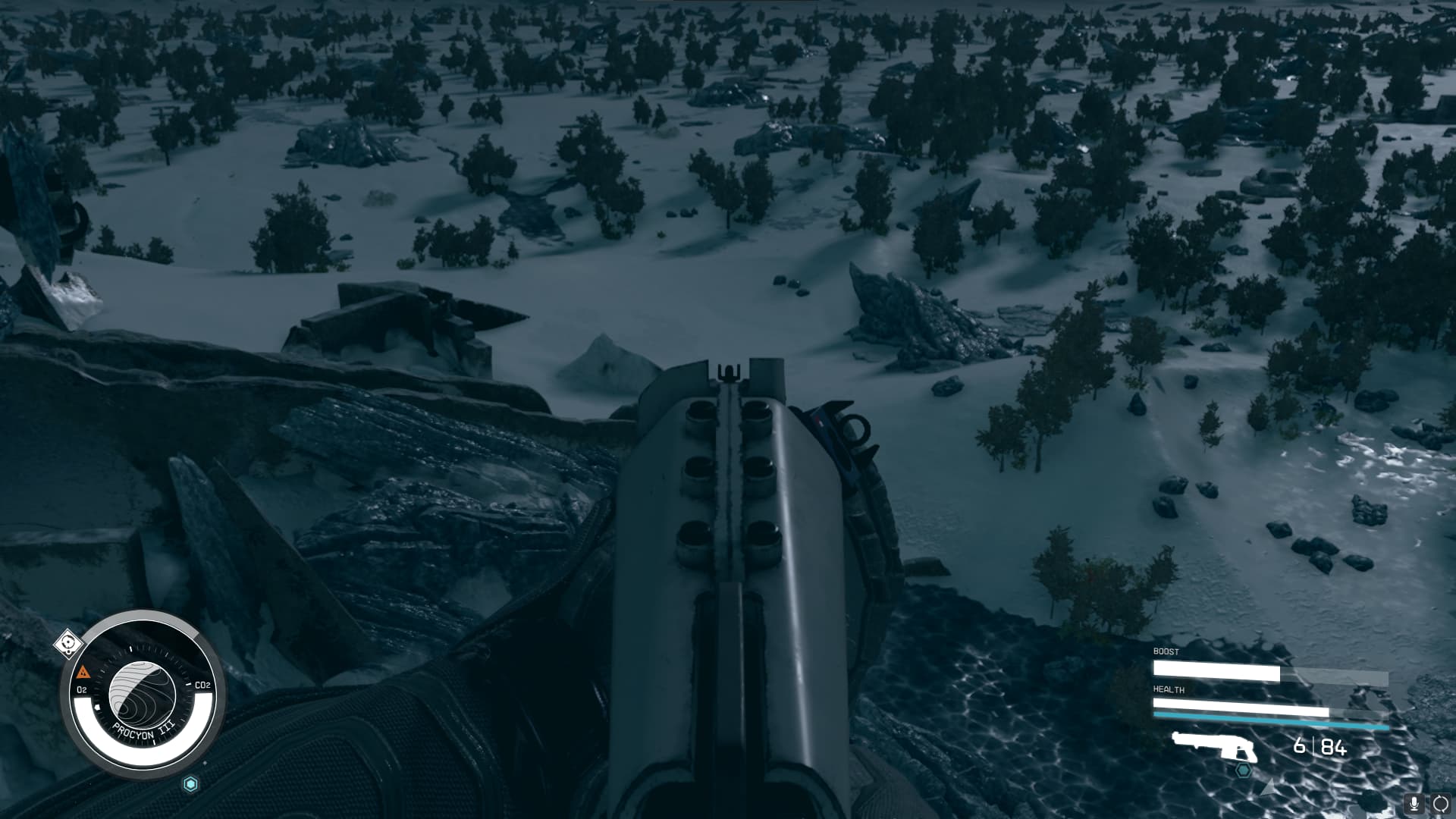The image size is (1456, 819).
Task: Click the hexagon icon below the shotgun
Action: coord(1244,770)
